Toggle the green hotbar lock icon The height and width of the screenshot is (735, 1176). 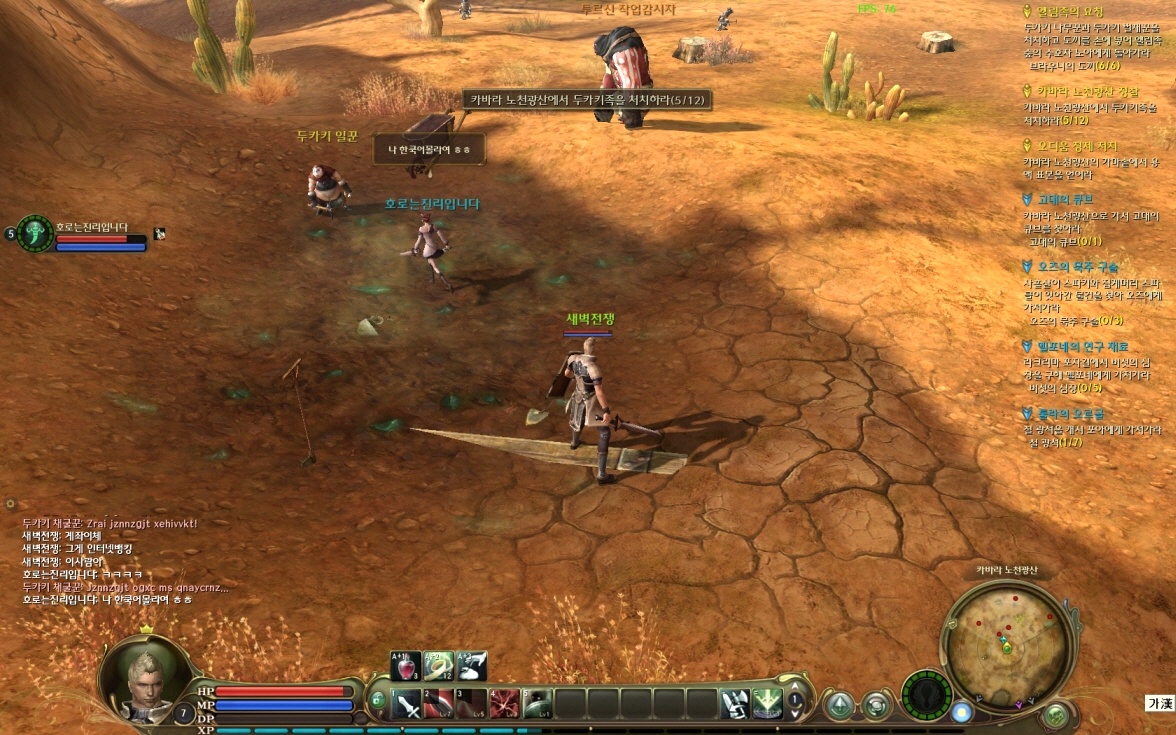pos(377,702)
